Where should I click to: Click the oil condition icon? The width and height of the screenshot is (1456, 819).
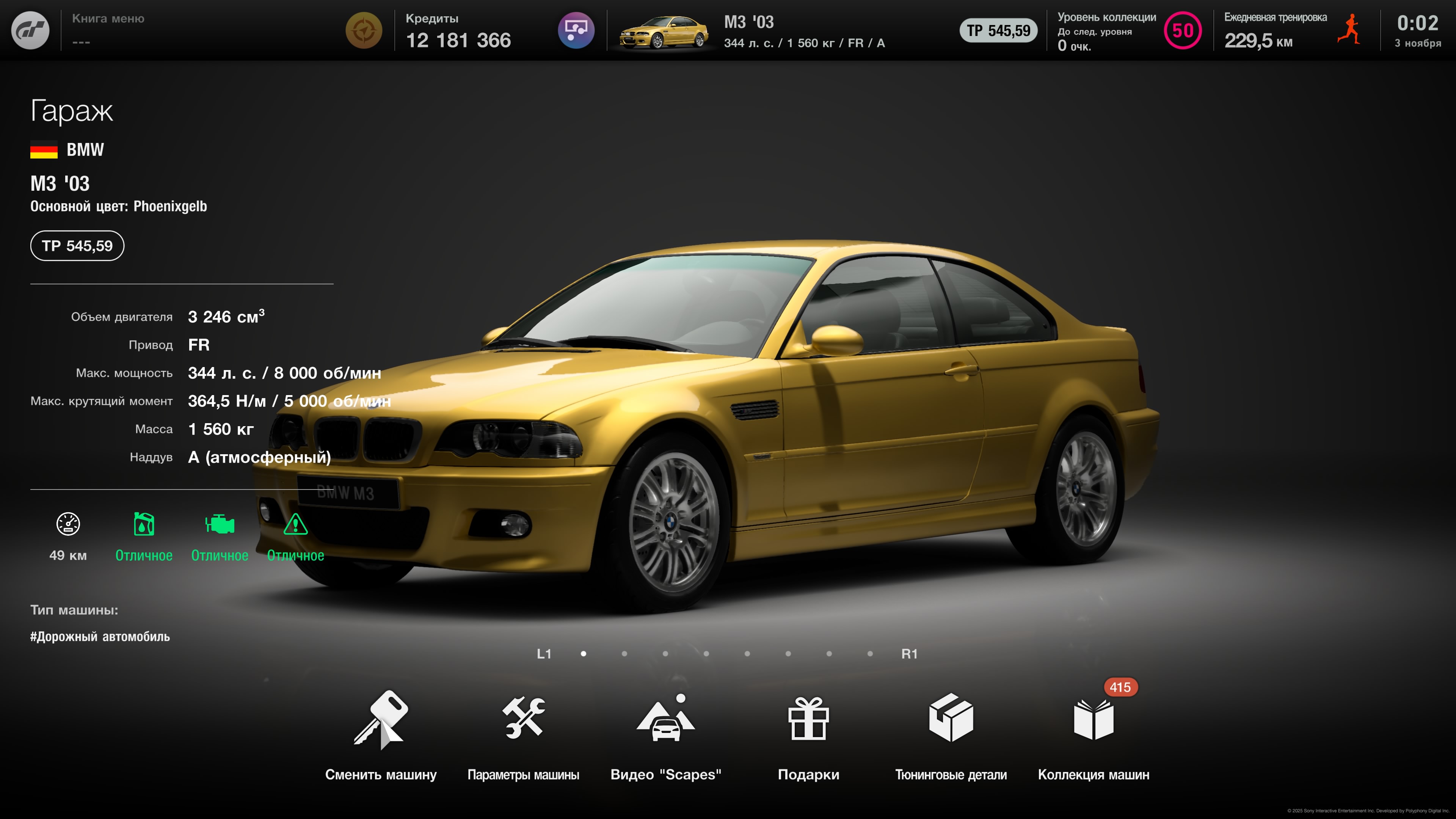tap(144, 524)
